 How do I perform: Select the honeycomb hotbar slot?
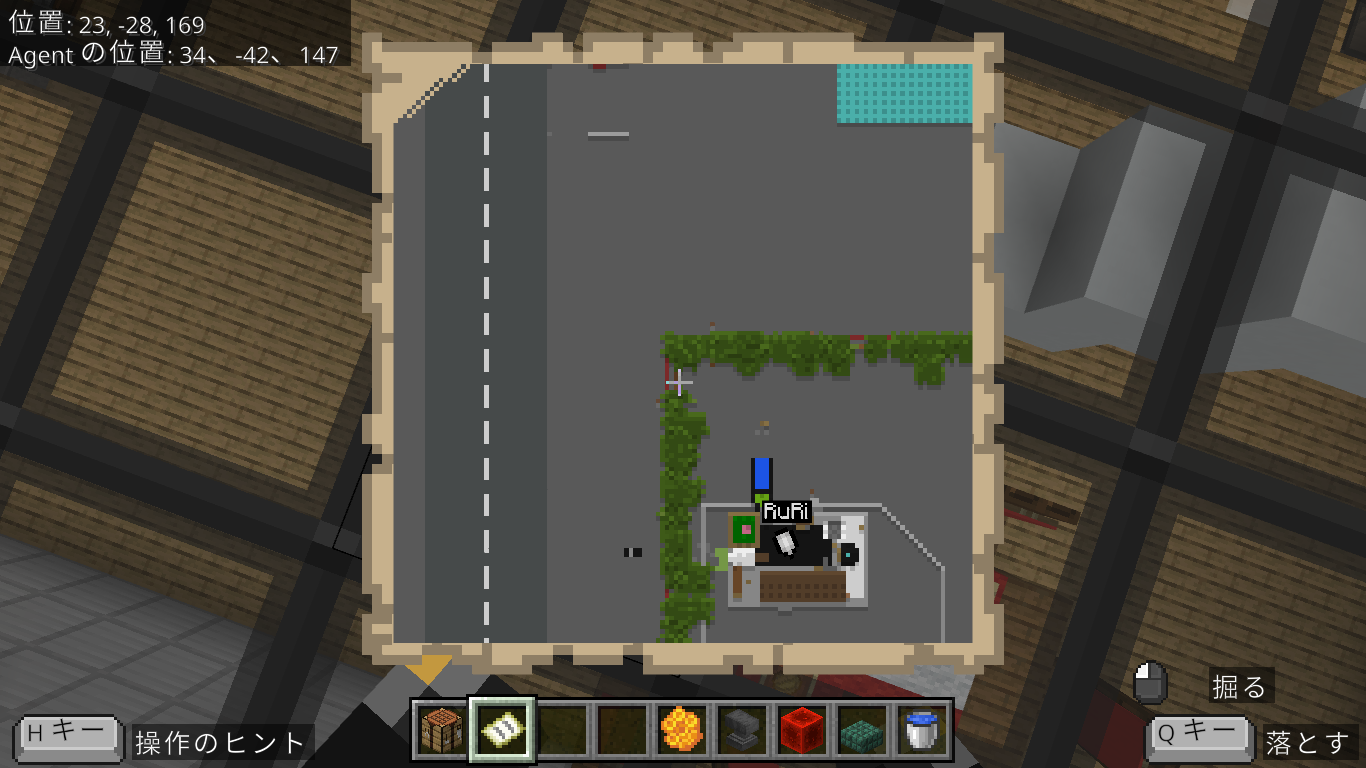[682, 730]
